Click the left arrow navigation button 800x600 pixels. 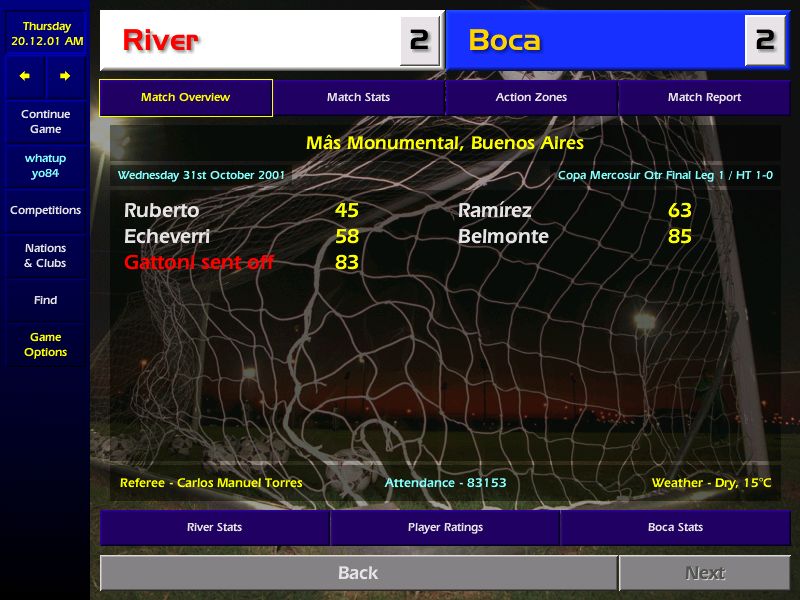(25, 76)
